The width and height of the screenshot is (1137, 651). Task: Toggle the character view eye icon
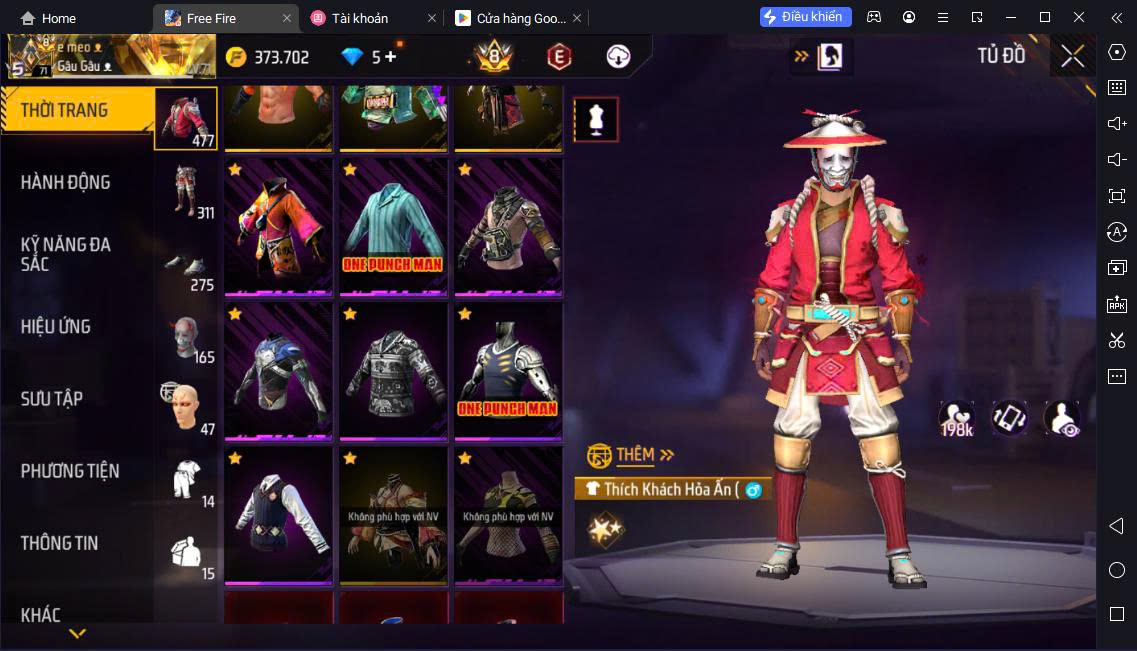1062,418
